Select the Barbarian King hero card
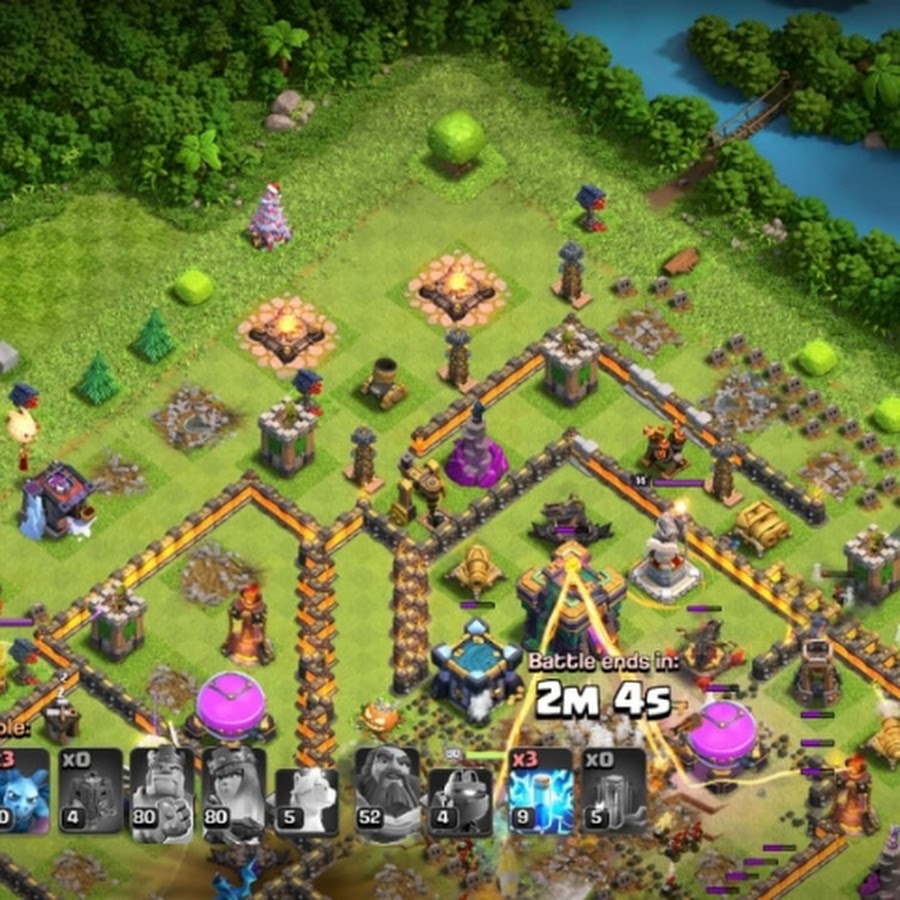The width and height of the screenshot is (900, 900). click(162, 790)
